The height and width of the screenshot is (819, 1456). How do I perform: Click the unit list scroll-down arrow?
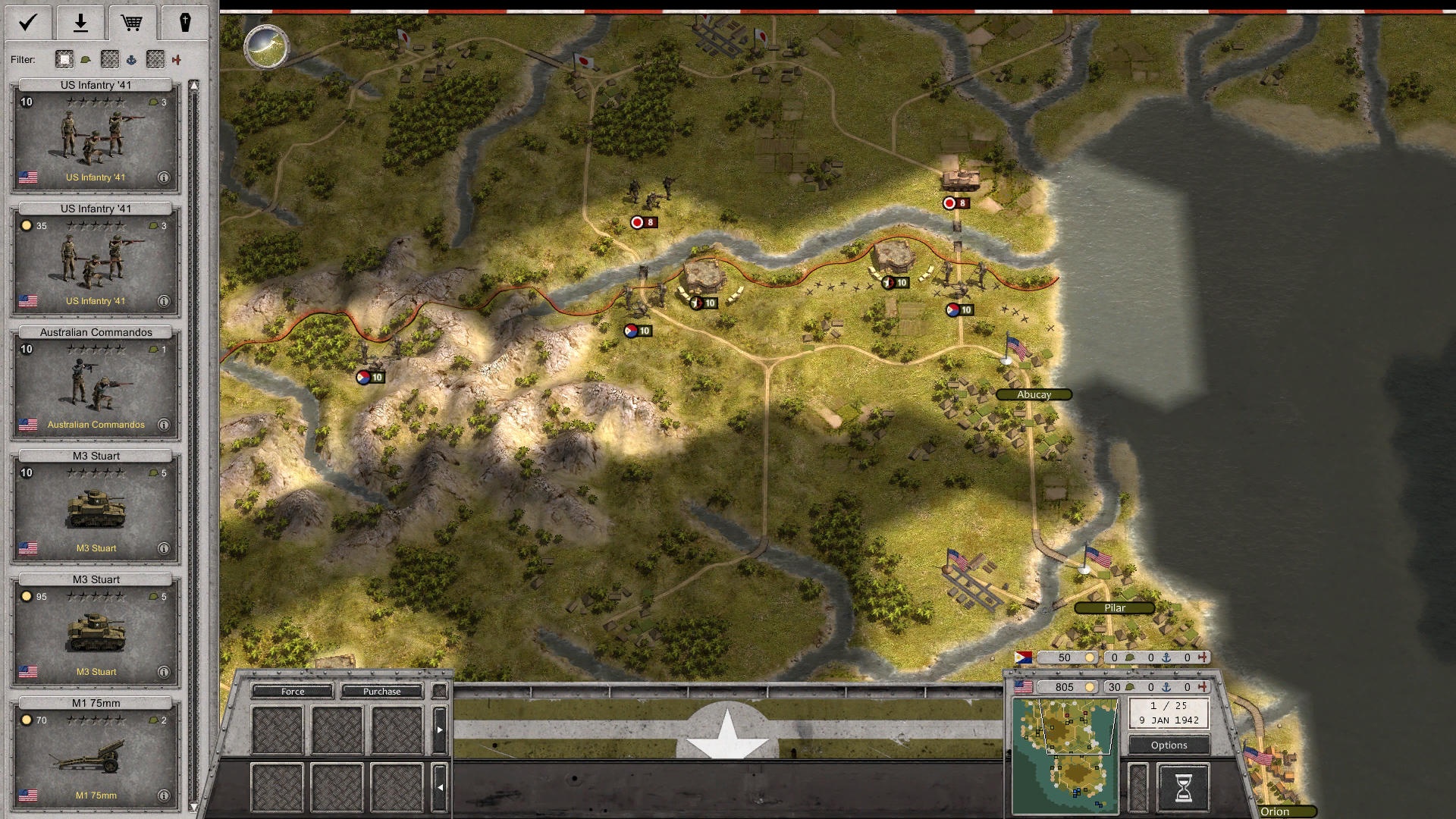194,808
